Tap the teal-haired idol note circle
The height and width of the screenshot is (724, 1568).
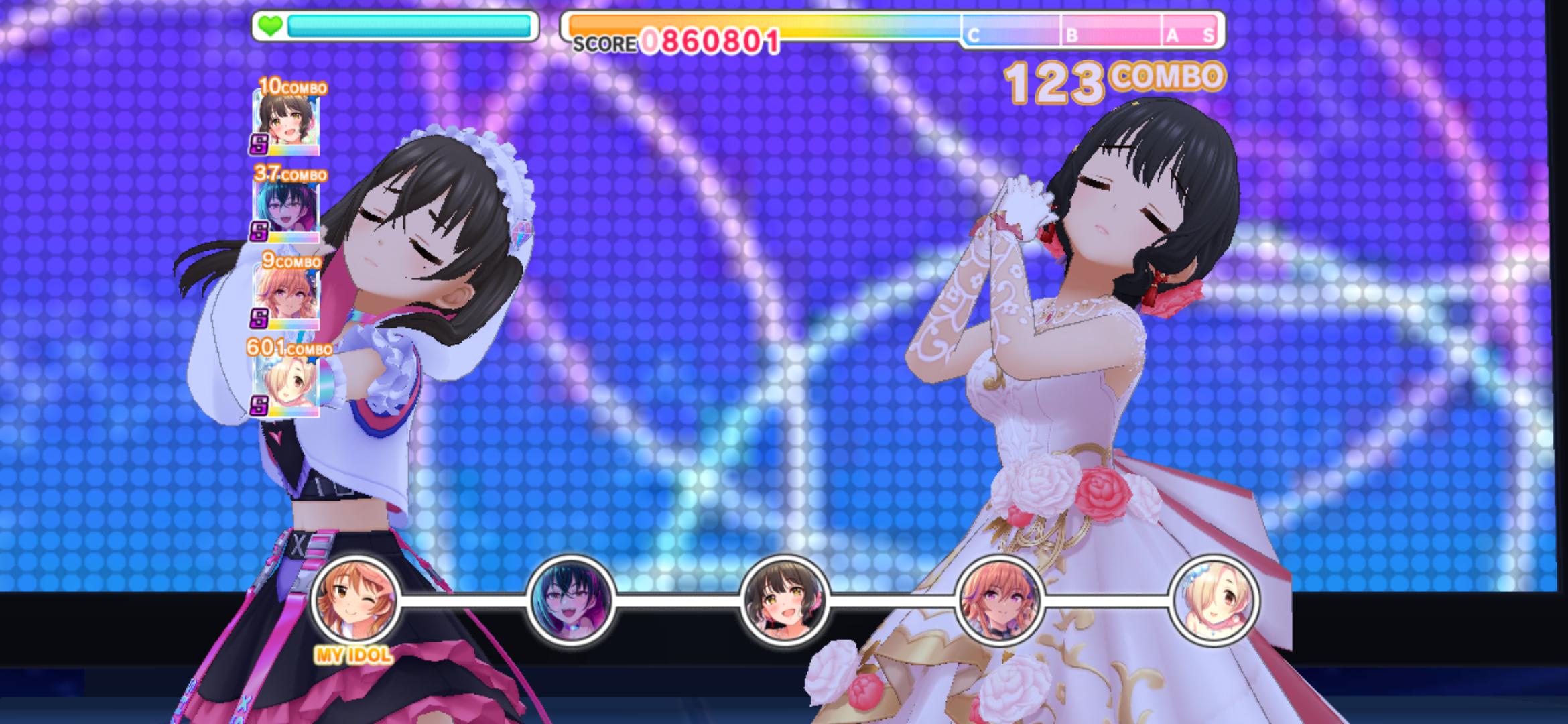(x=570, y=600)
